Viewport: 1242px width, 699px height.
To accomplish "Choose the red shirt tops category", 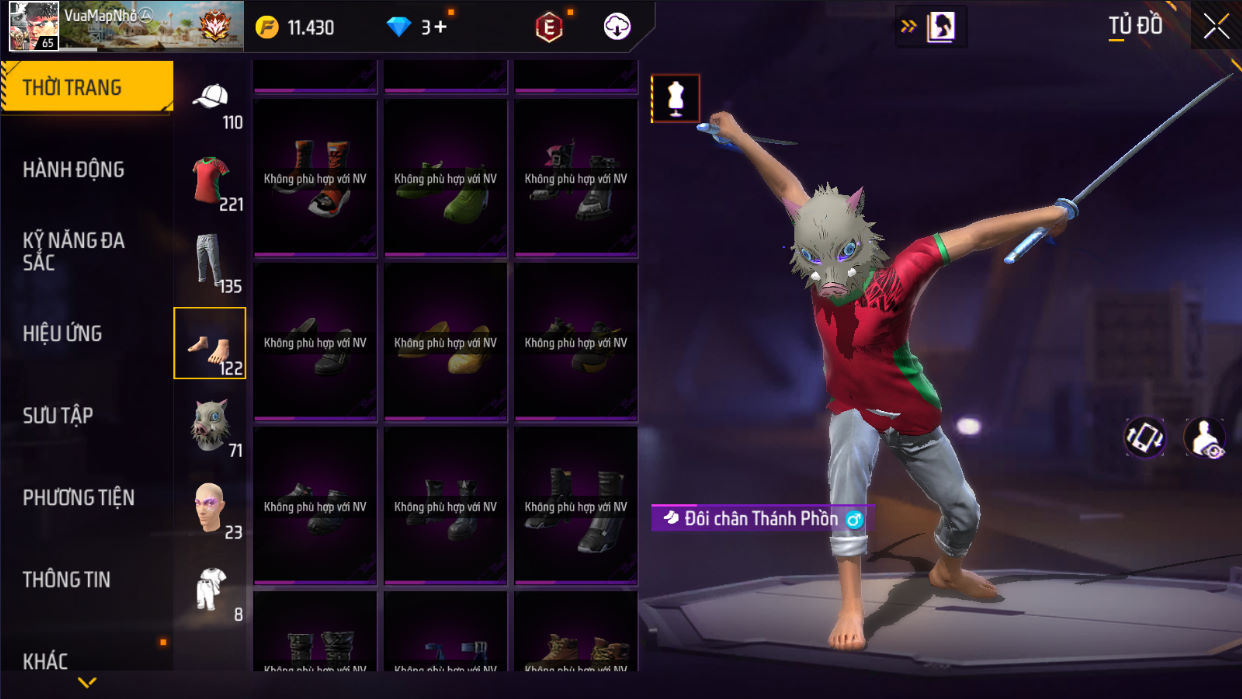I will pyautogui.click(x=210, y=181).
